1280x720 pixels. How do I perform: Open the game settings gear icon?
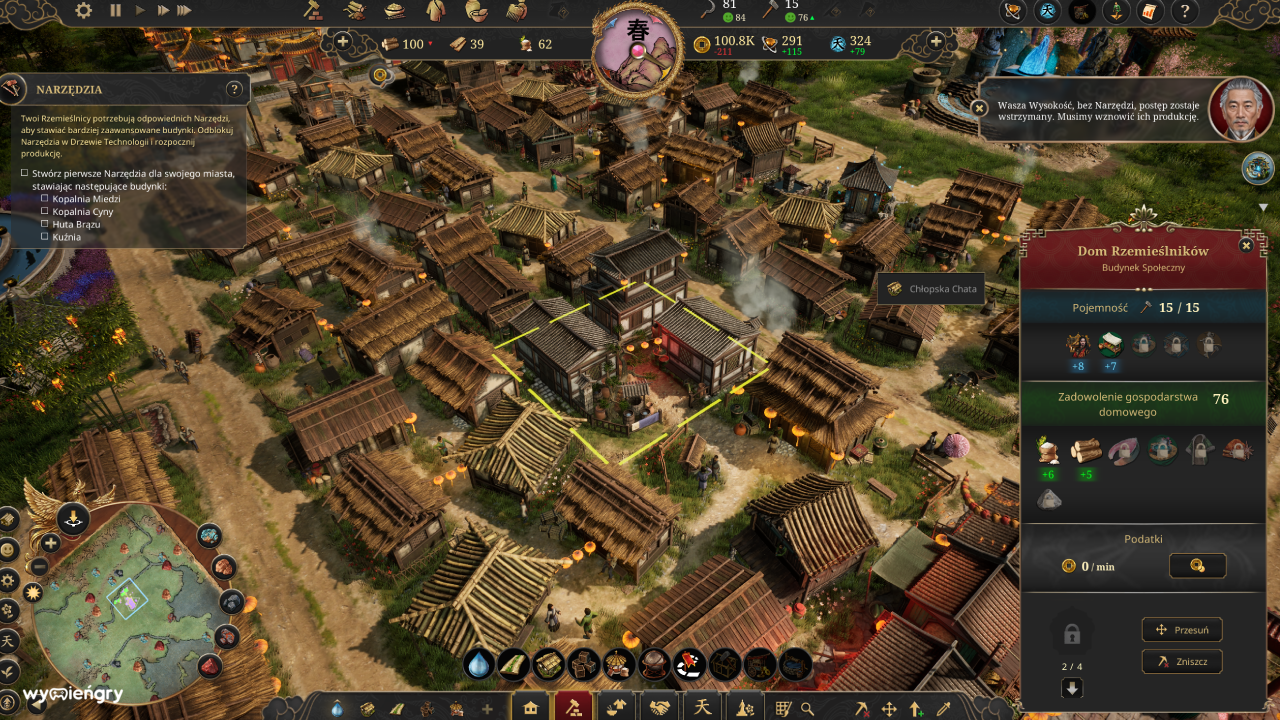(84, 10)
